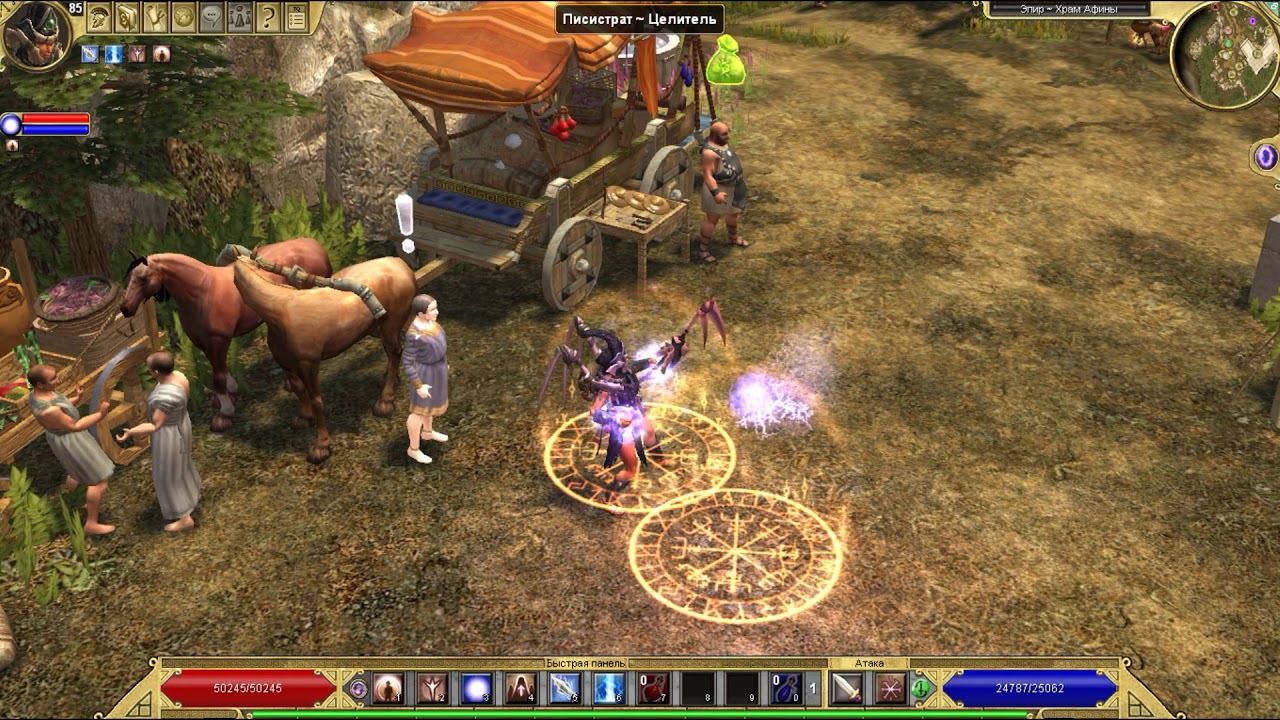Viewport: 1280px width, 720px height.
Task: Activate the purple portal button
Action: click(1266, 157)
